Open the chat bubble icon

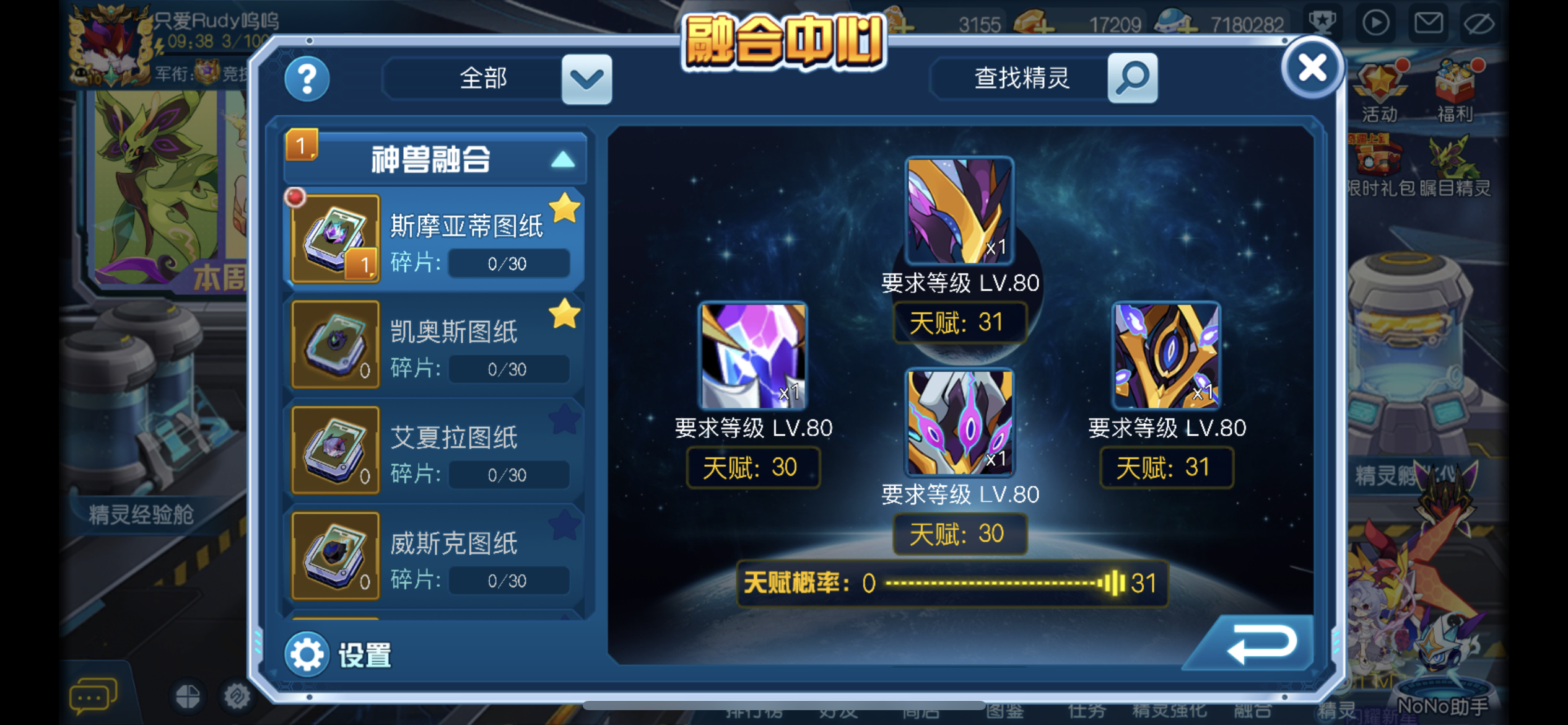coord(90,695)
